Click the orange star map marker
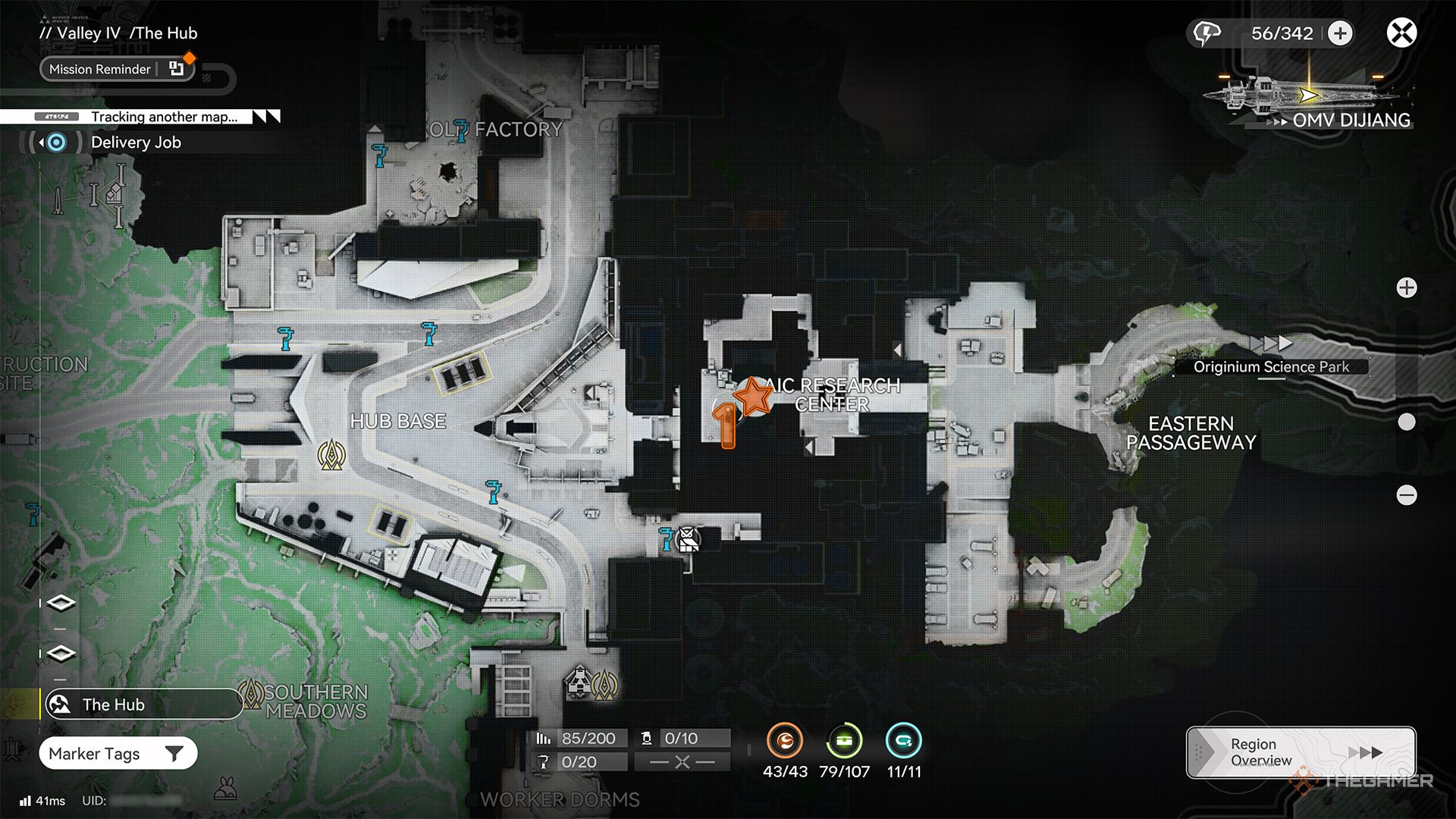The height and width of the screenshot is (819, 1456). pos(753,396)
